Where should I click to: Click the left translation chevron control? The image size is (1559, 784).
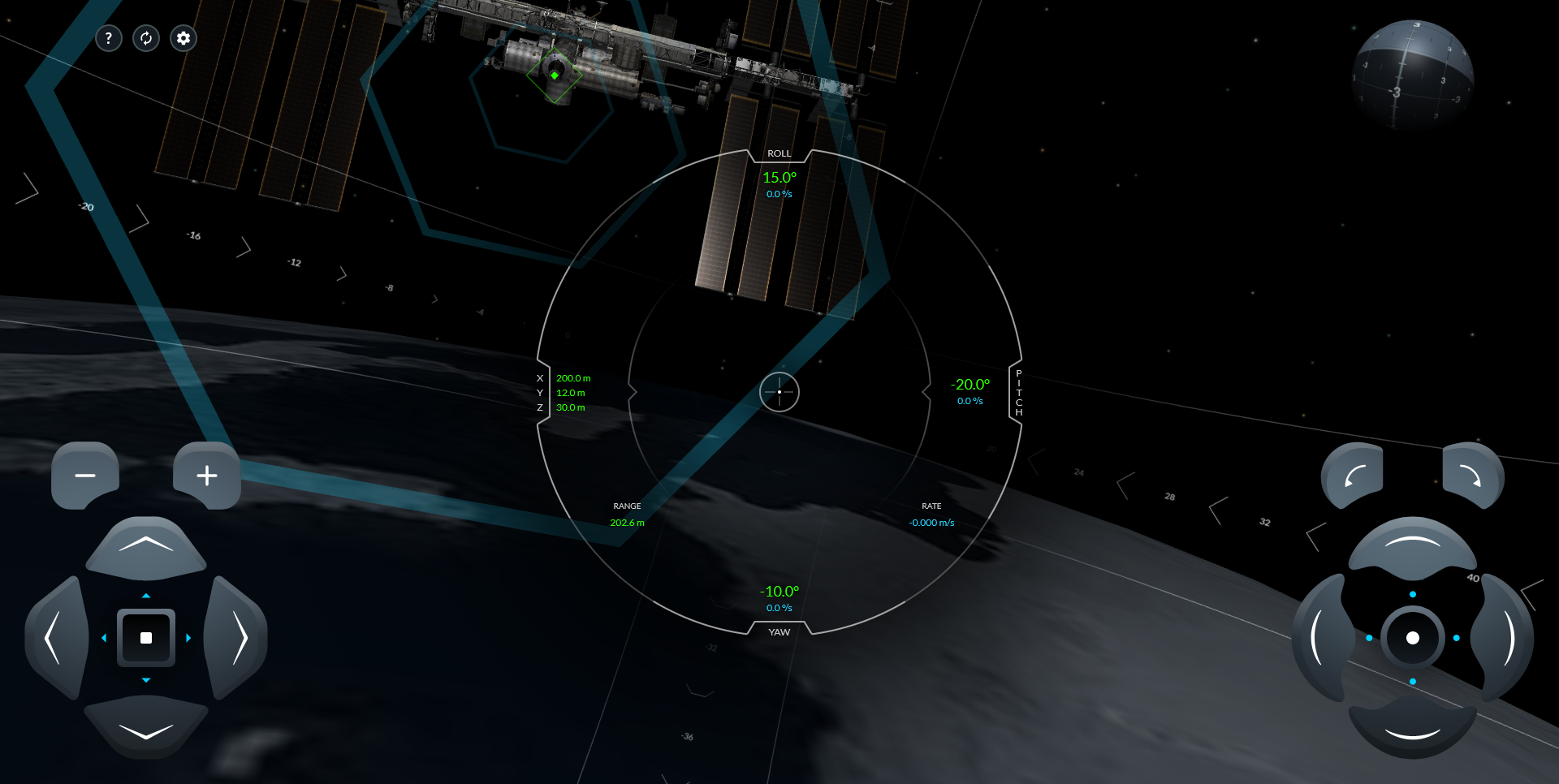(x=55, y=639)
